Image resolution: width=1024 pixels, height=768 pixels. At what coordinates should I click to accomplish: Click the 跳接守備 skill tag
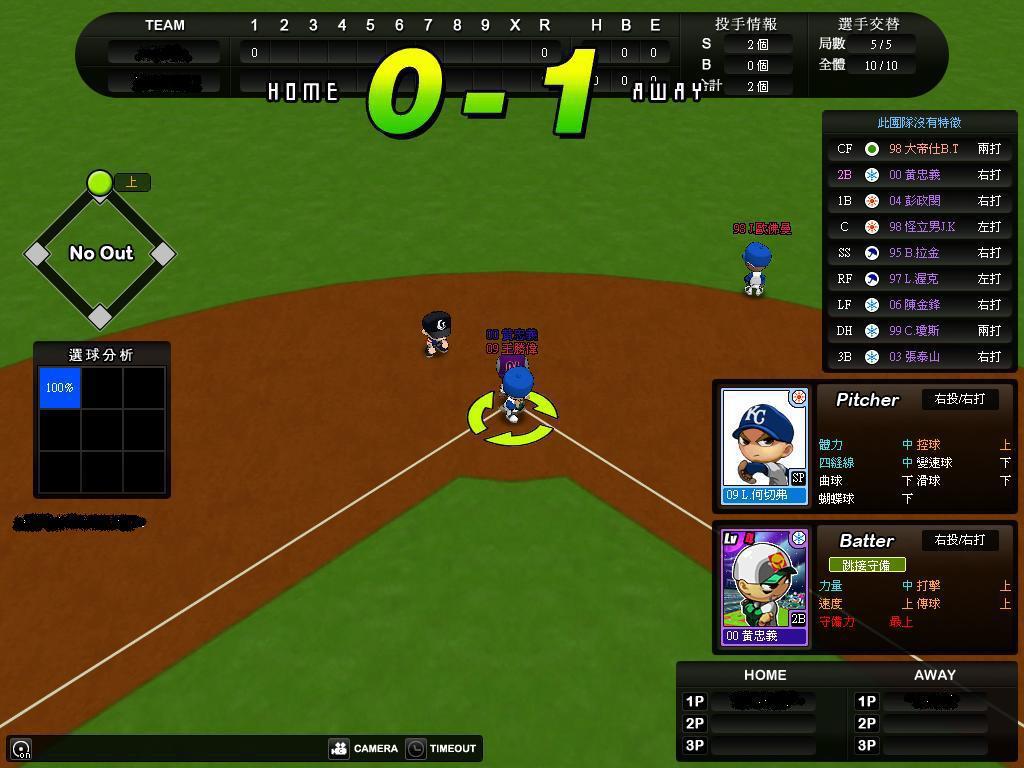[866, 565]
